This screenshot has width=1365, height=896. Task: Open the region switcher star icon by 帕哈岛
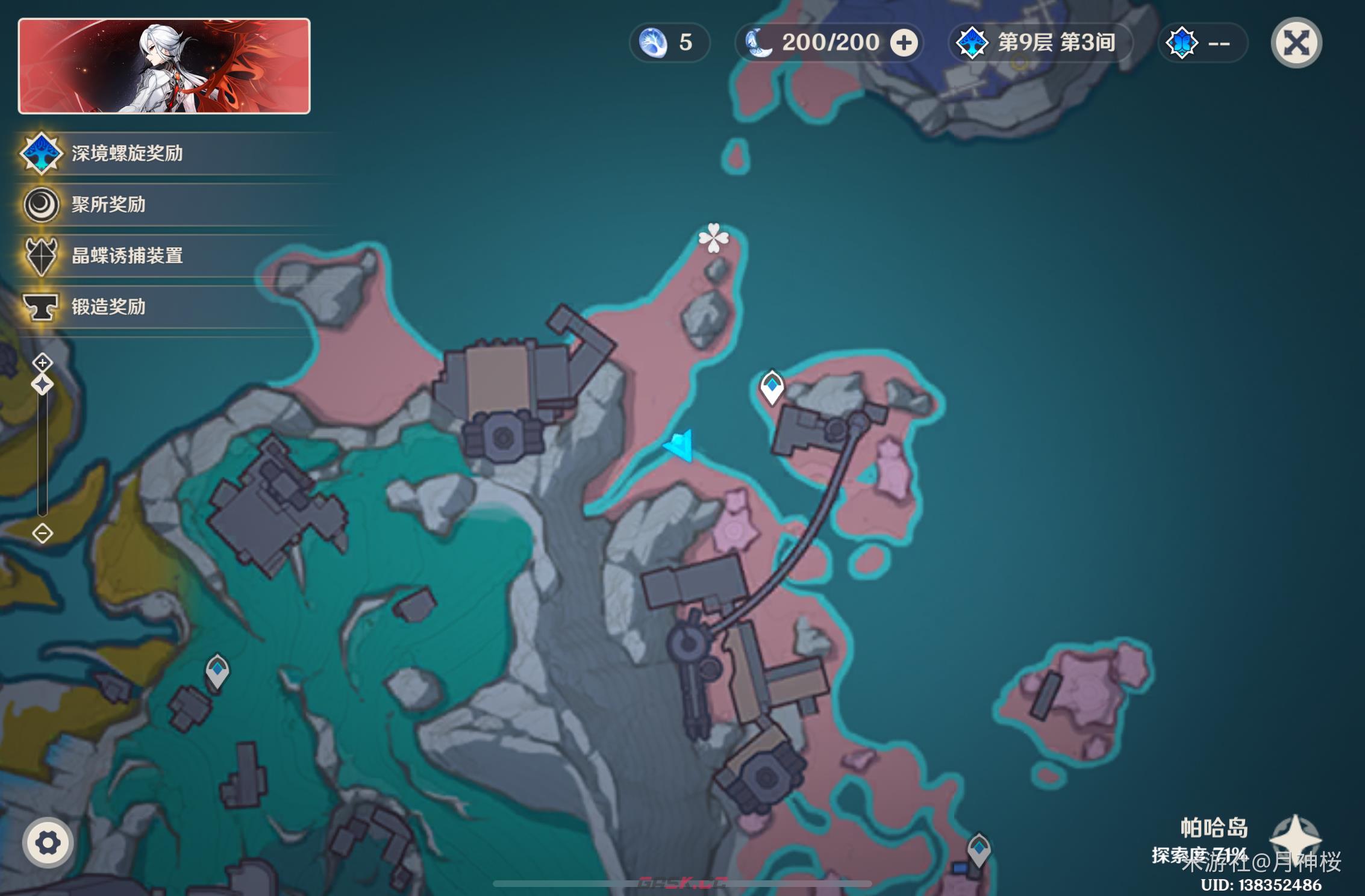pyautogui.click(x=1295, y=839)
